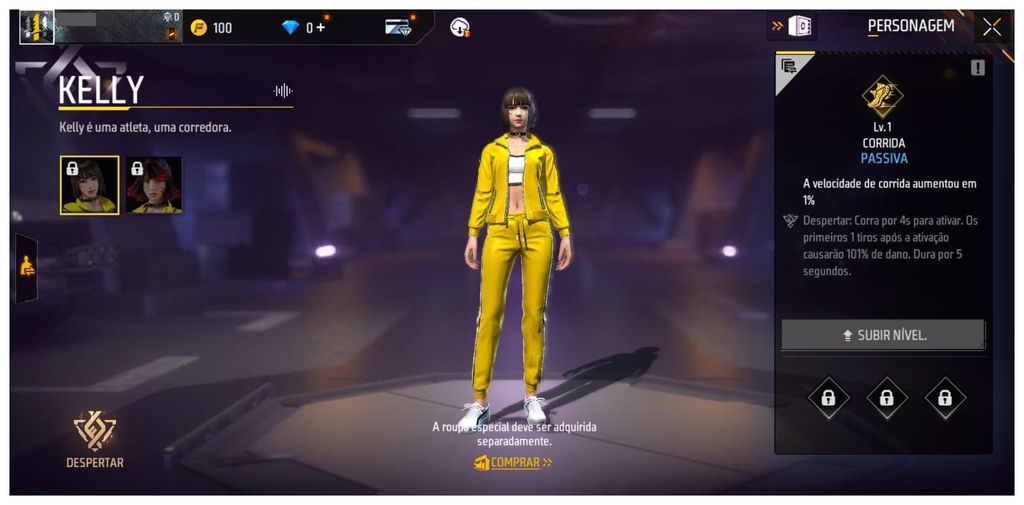This screenshot has width=1024, height=505.
Task: Open the vault shortcut with arrows
Action: pos(791,26)
